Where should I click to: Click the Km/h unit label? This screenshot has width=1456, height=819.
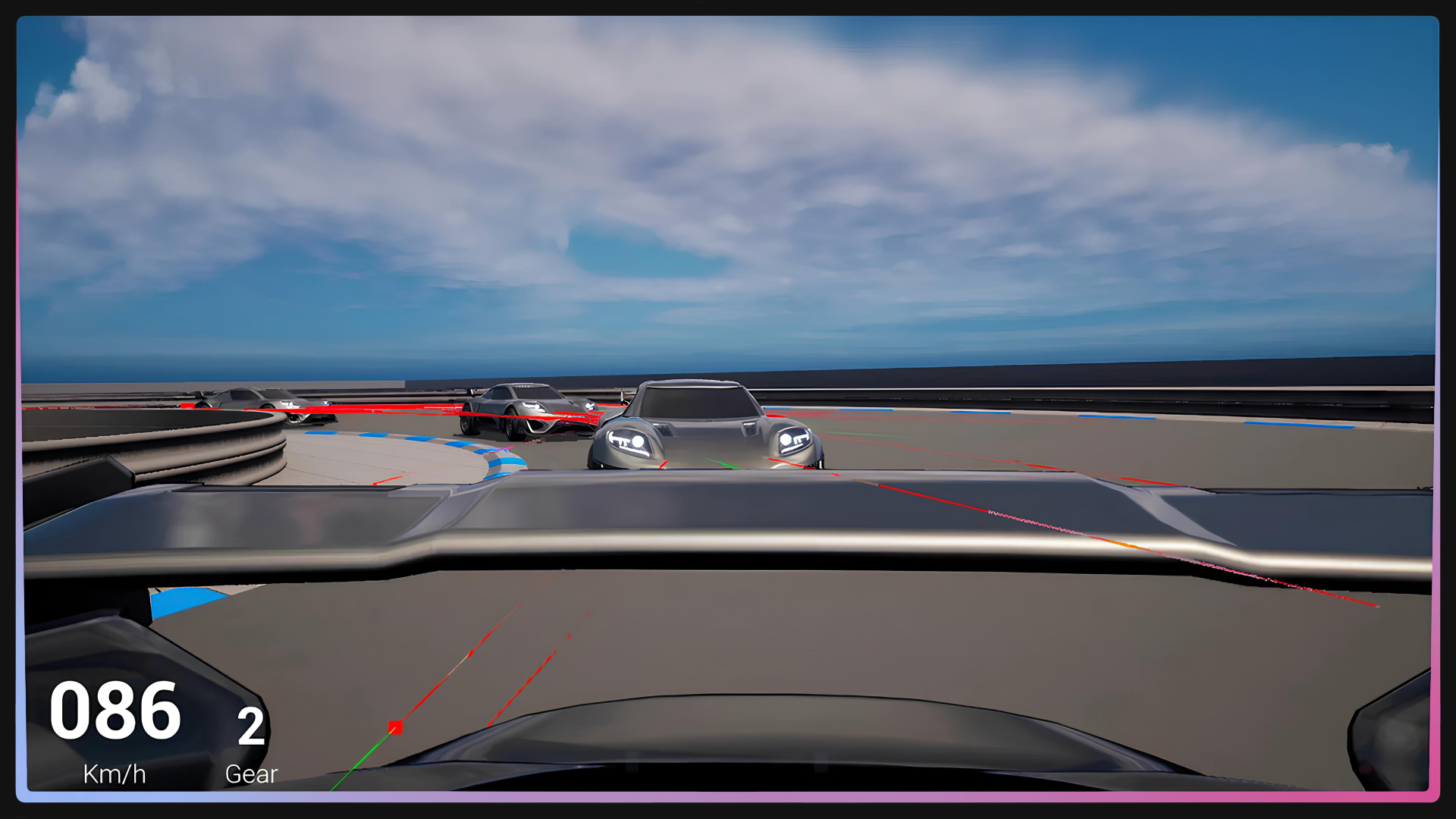(114, 775)
